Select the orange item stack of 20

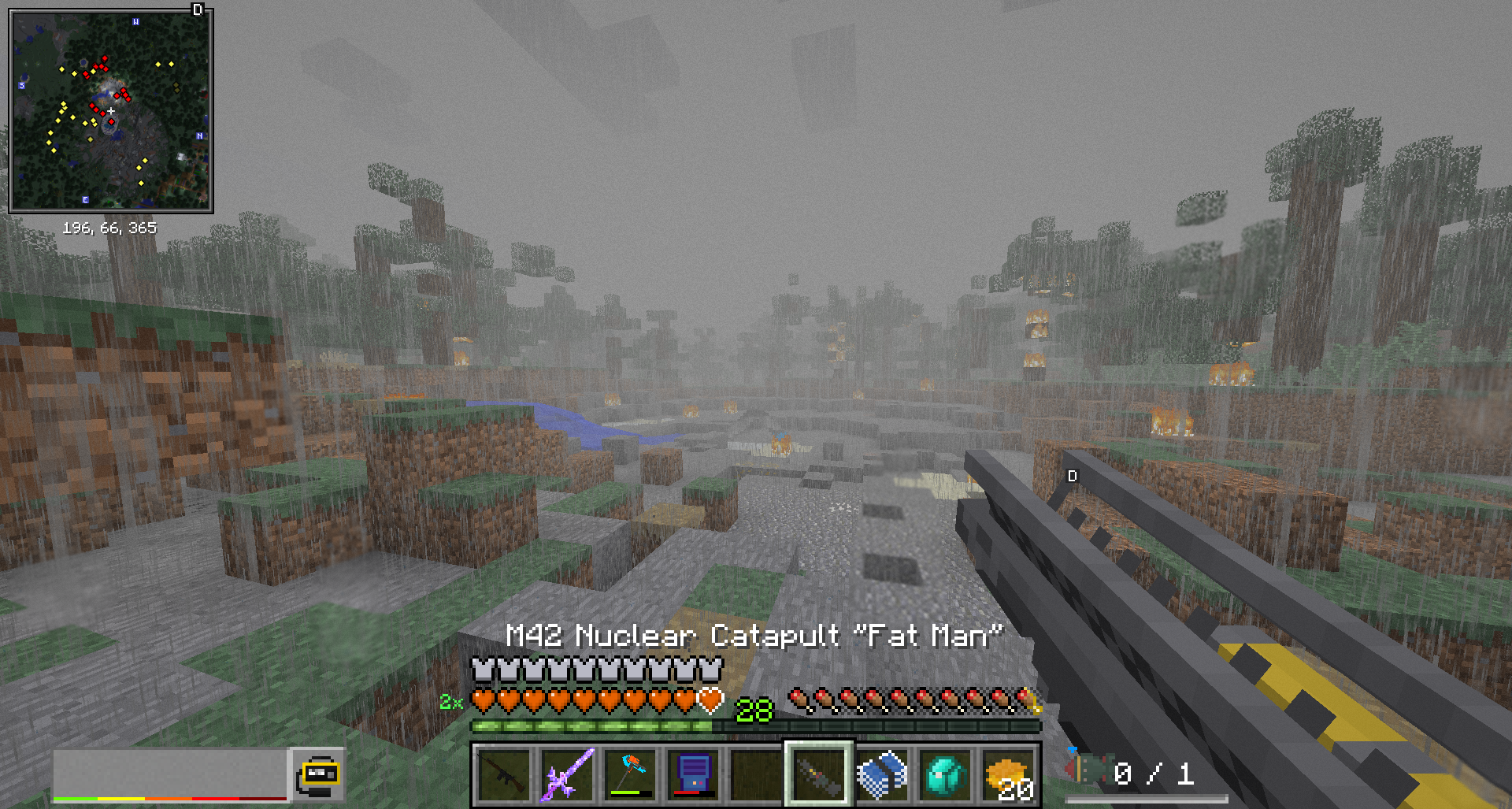[1008, 775]
